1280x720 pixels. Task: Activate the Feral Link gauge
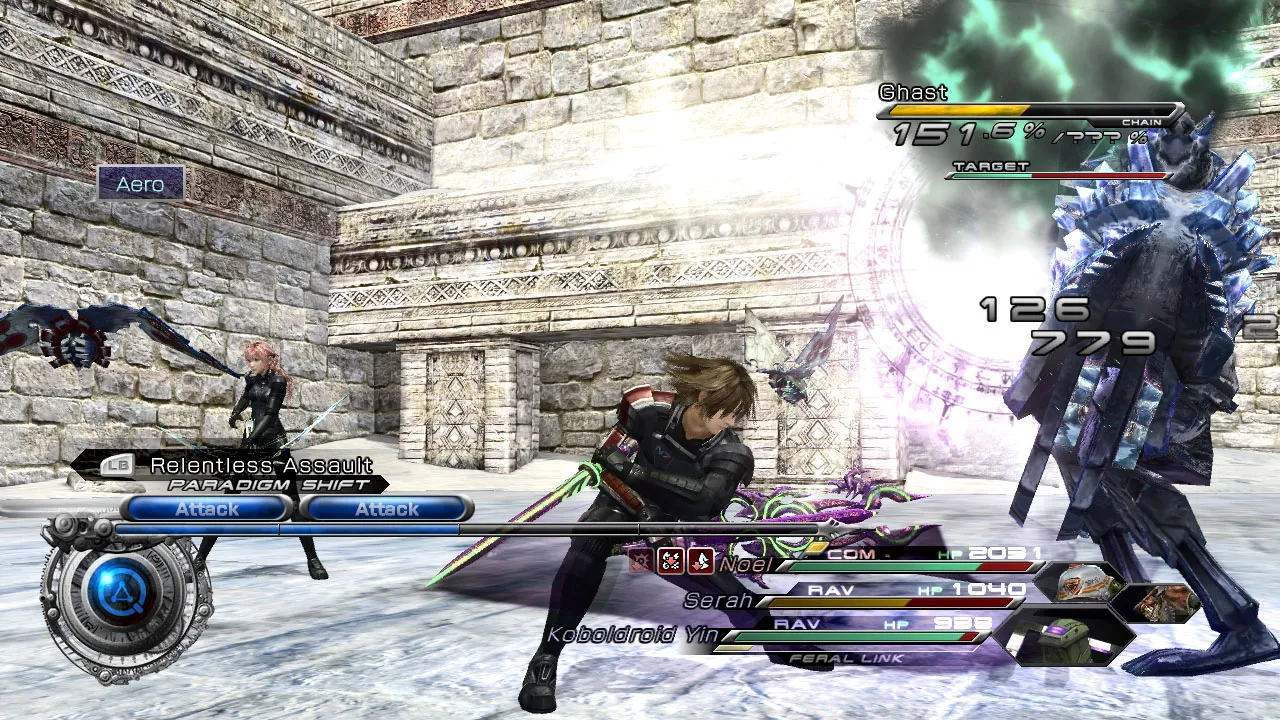pyautogui.click(x=846, y=658)
